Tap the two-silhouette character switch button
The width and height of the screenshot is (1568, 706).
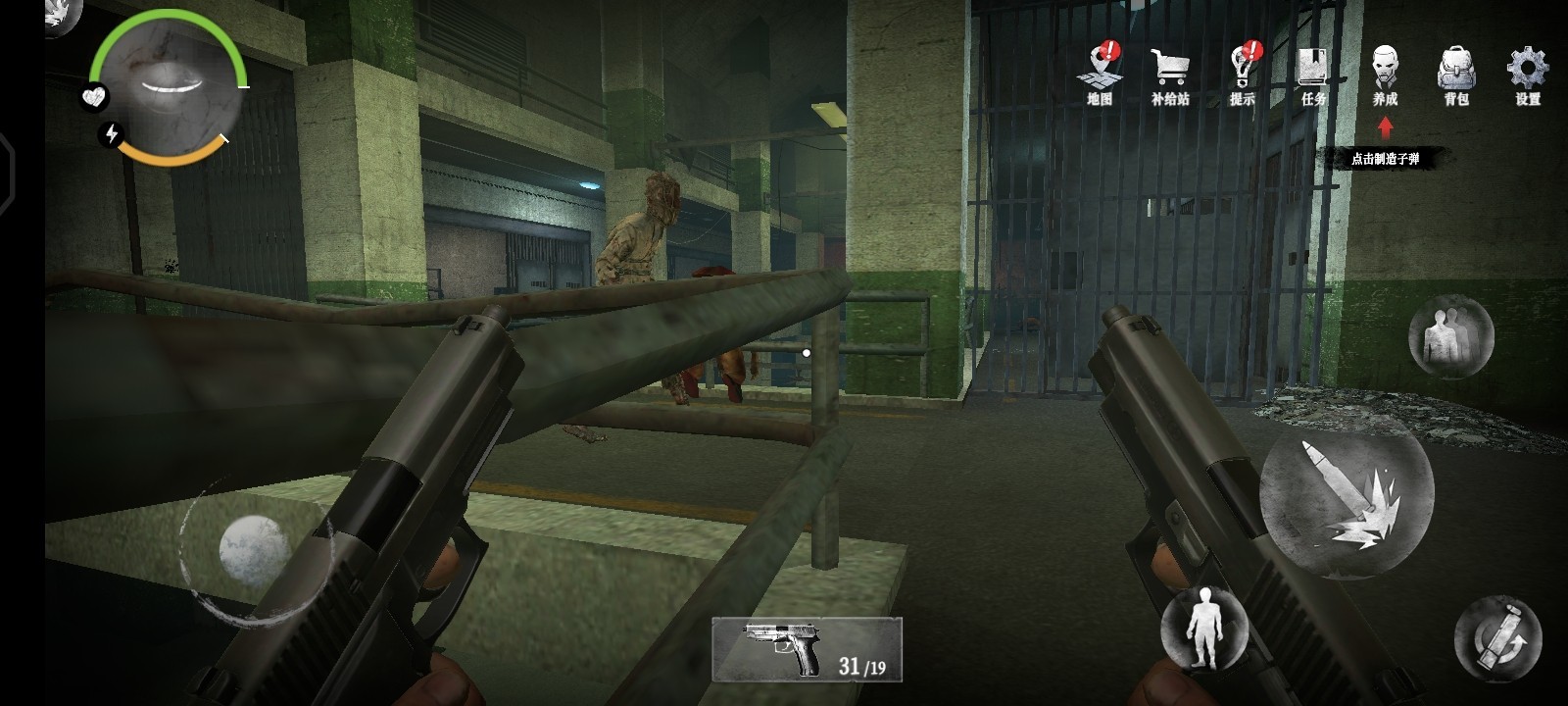coord(1450,336)
